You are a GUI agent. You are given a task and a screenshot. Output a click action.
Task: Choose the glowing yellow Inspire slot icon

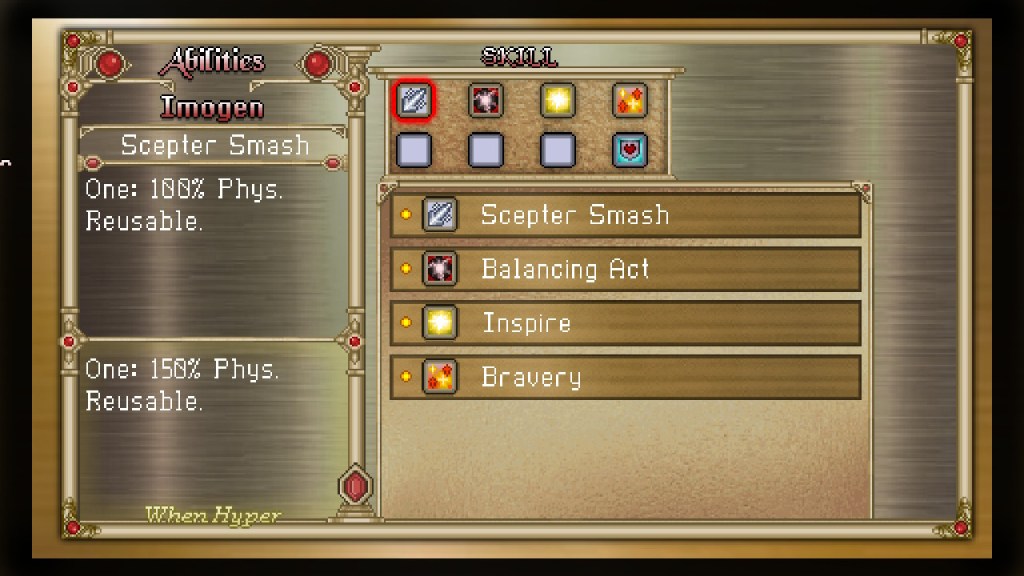click(558, 100)
